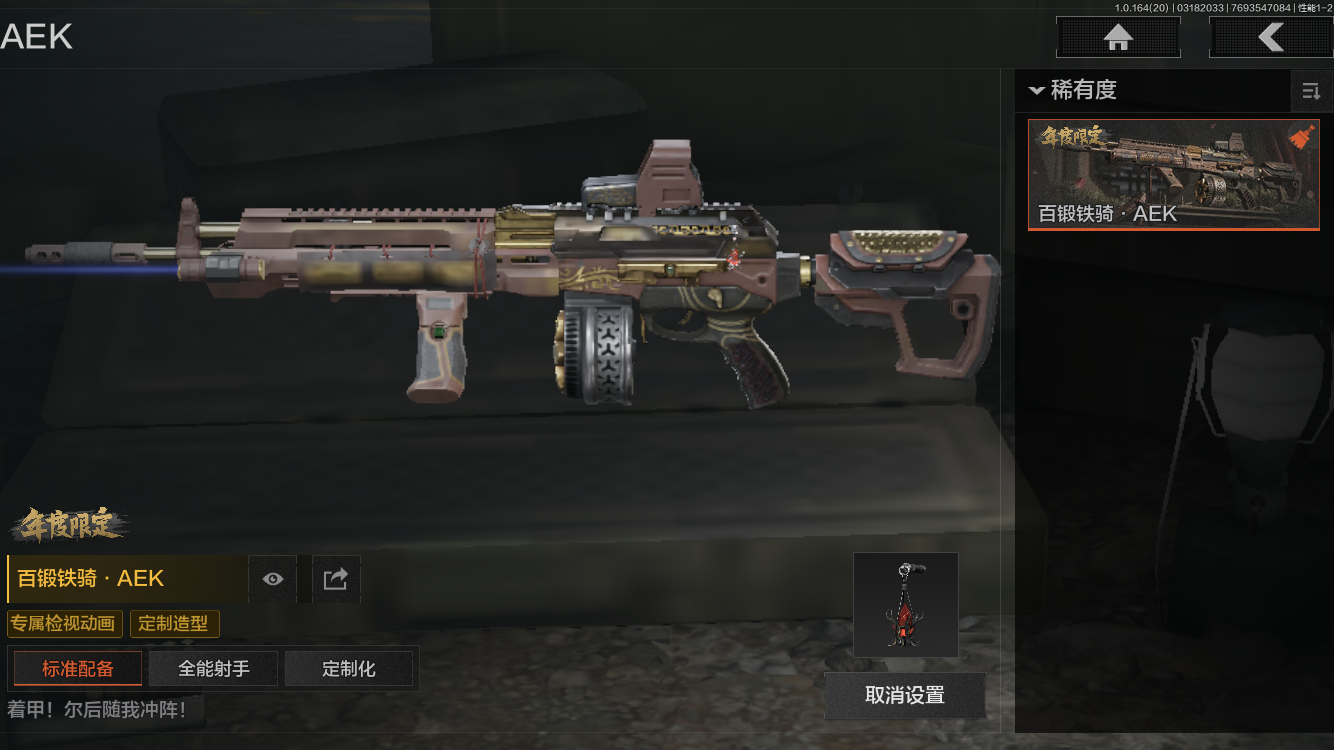The image size is (1334, 750).
Task: Toggle the sort order icon
Action: tap(1310, 92)
